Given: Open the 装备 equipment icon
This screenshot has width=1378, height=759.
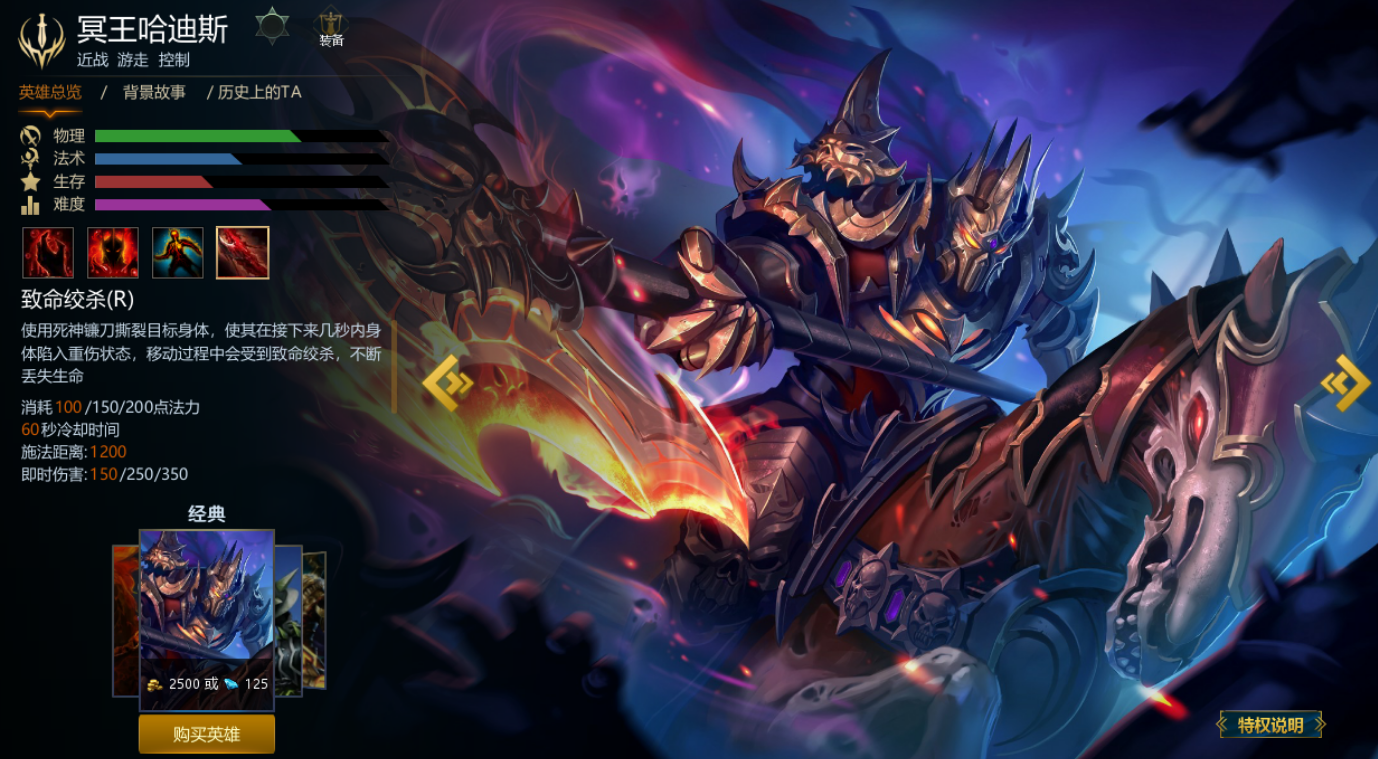Looking at the screenshot, I should [331, 28].
